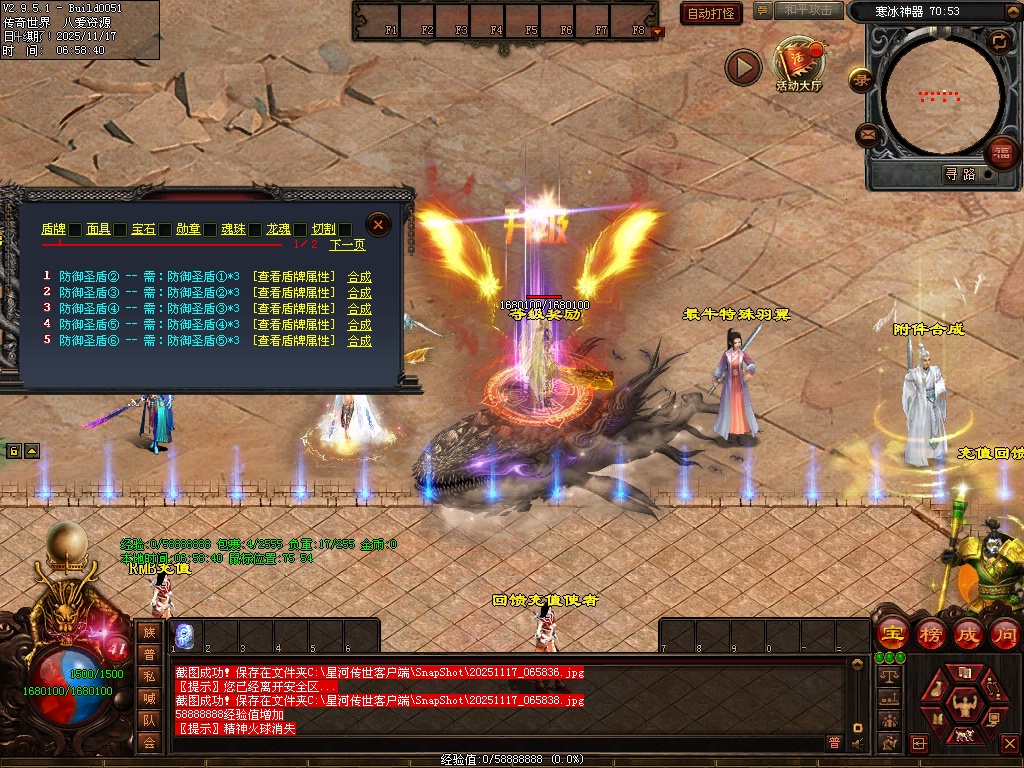The height and width of the screenshot is (768, 1024).
Task: Select the 面具 (mask) category
Action: (x=97, y=229)
